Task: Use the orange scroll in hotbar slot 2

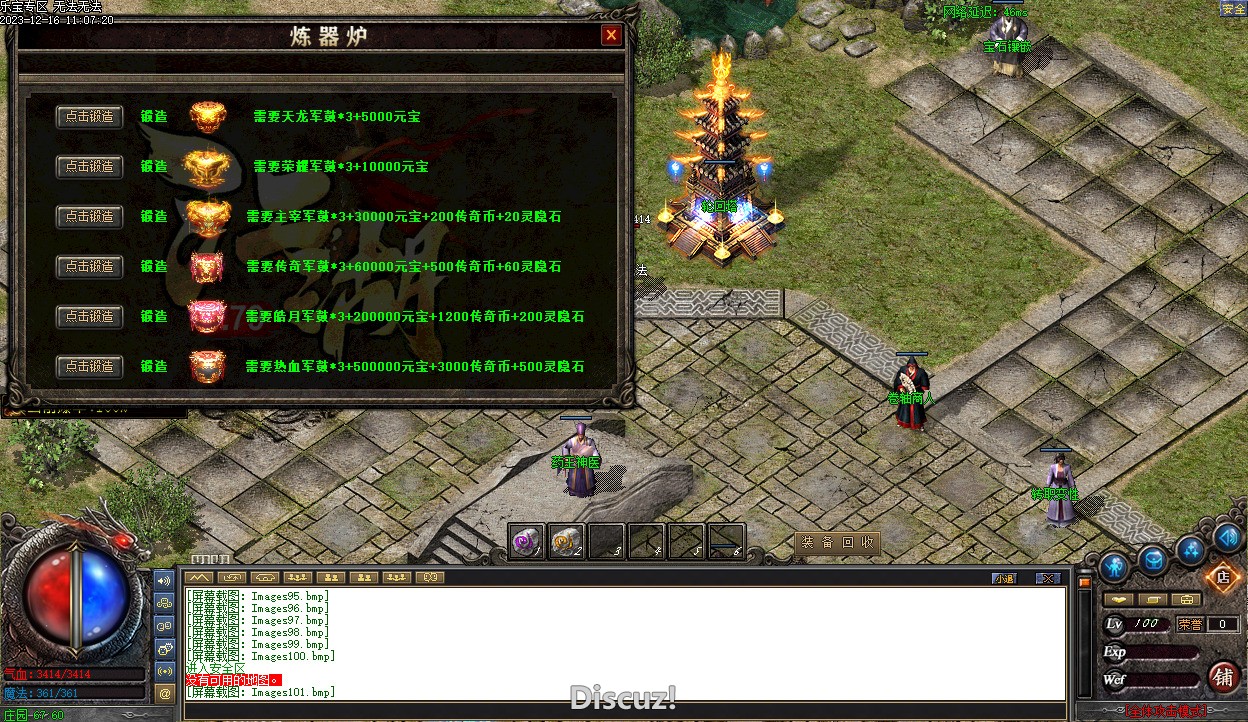Action: point(566,542)
